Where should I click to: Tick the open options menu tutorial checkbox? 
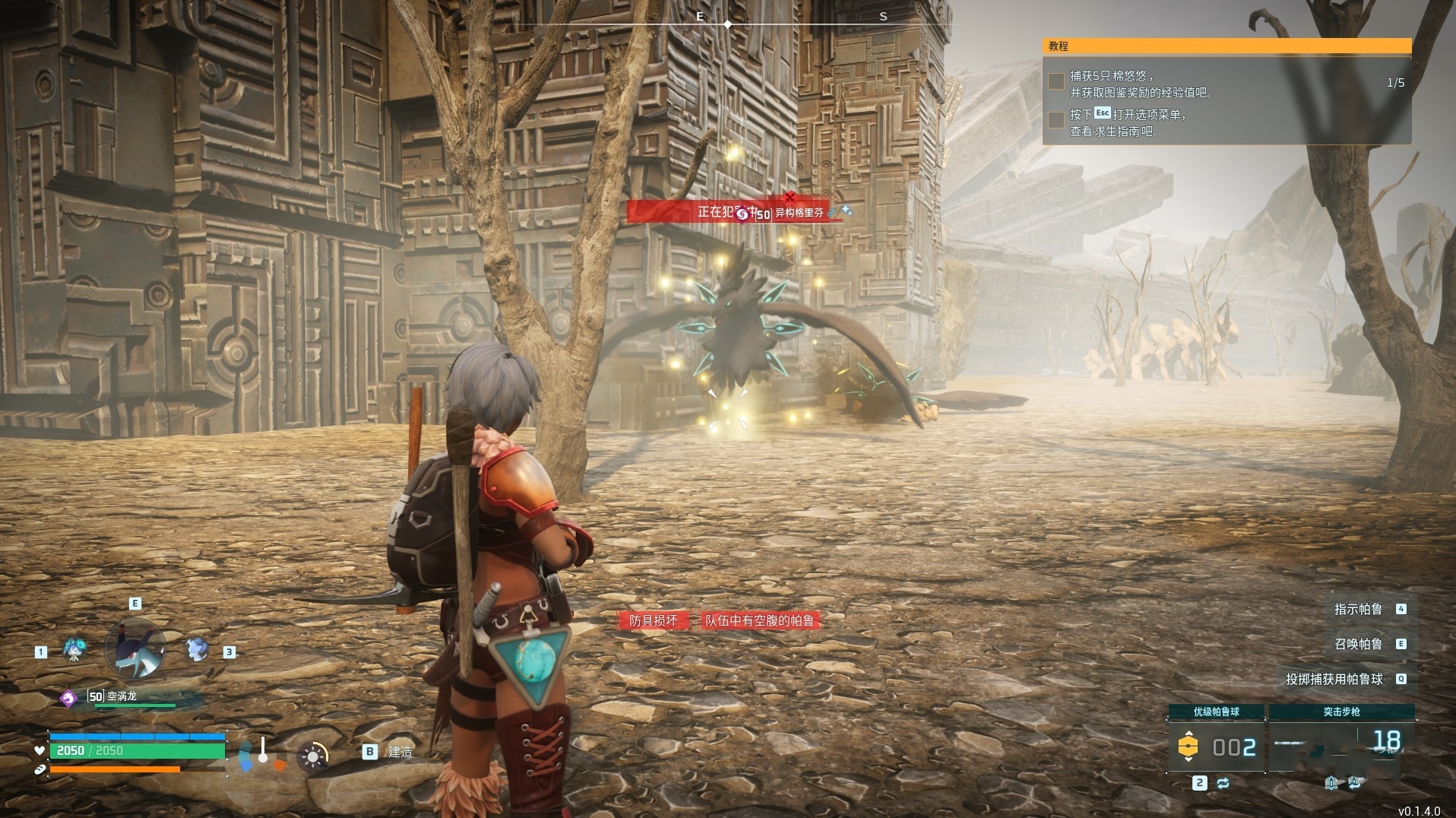coord(1056,120)
